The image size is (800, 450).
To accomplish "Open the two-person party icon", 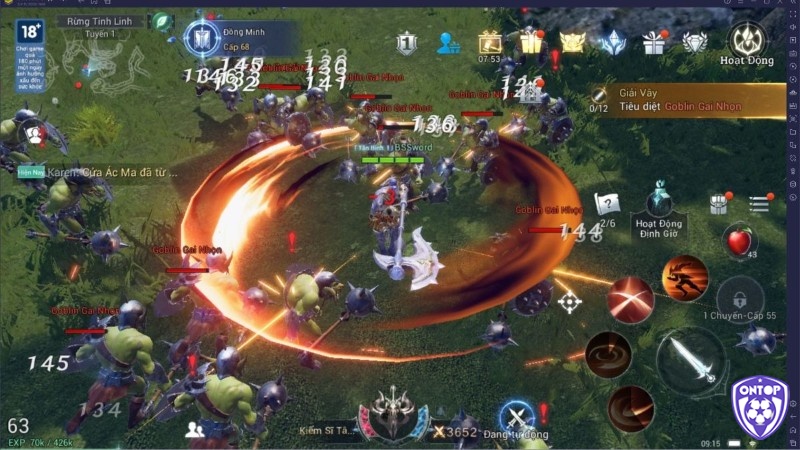I will [194, 428].
